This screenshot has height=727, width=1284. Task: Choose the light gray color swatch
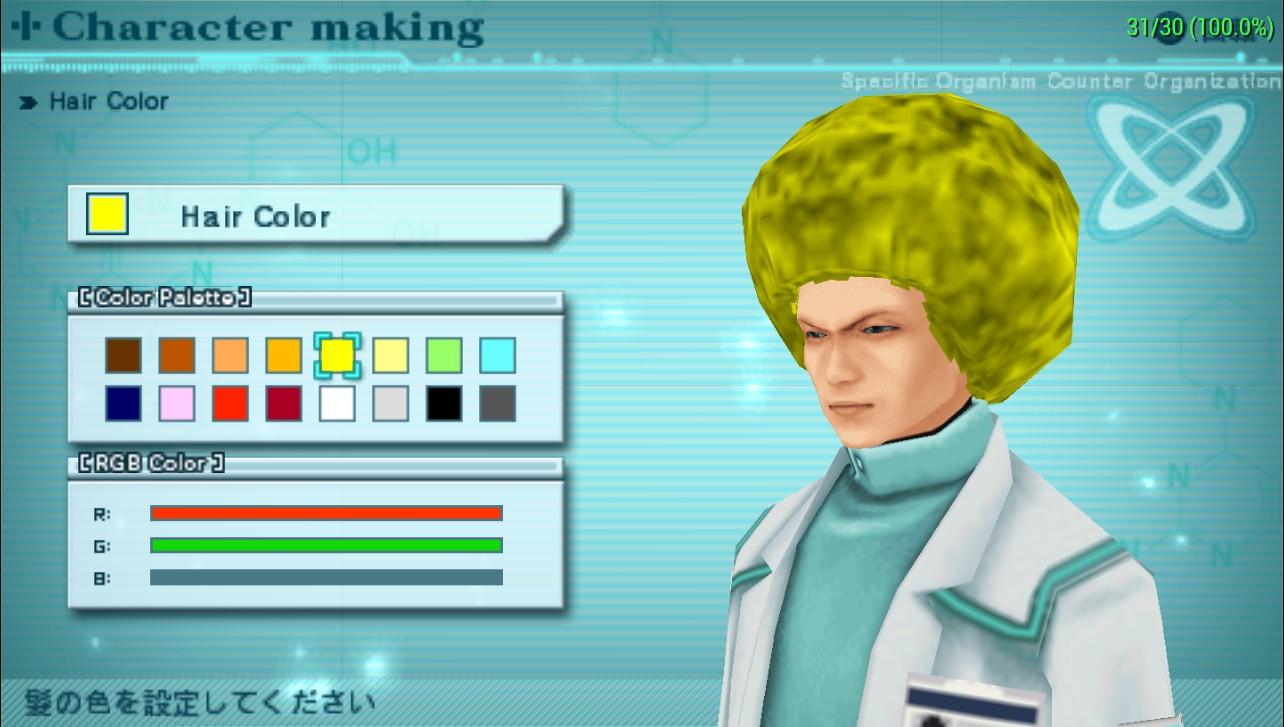[391, 404]
